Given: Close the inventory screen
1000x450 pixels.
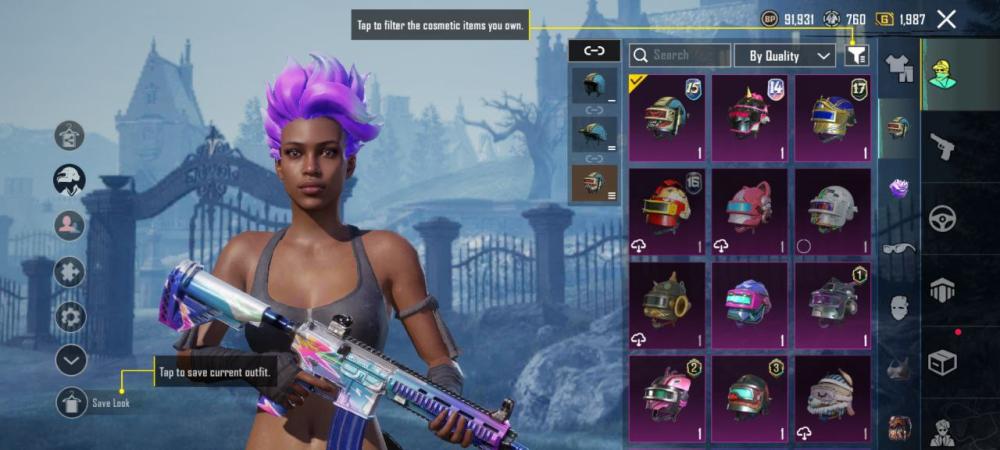Looking at the screenshot, I should pyautogui.click(x=946, y=19).
